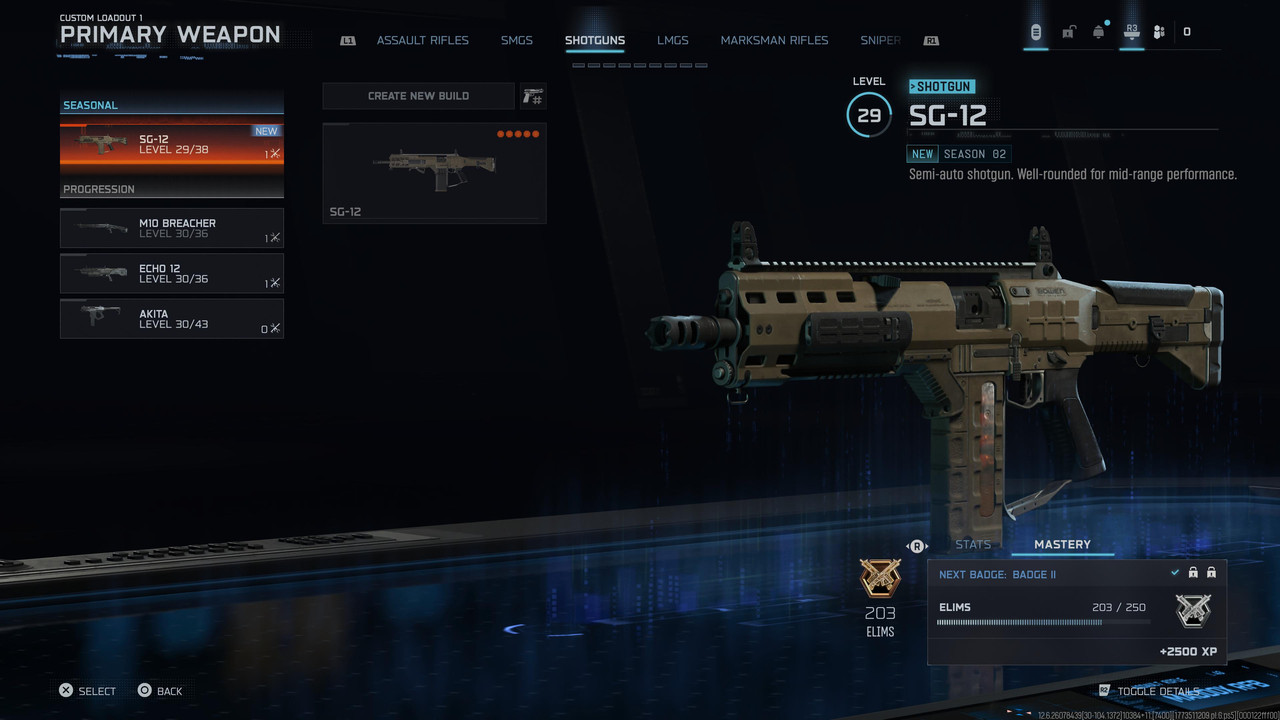This screenshot has height=720, width=1280.
Task: Pick the Echo 12 shotgun
Action: click(172, 273)
